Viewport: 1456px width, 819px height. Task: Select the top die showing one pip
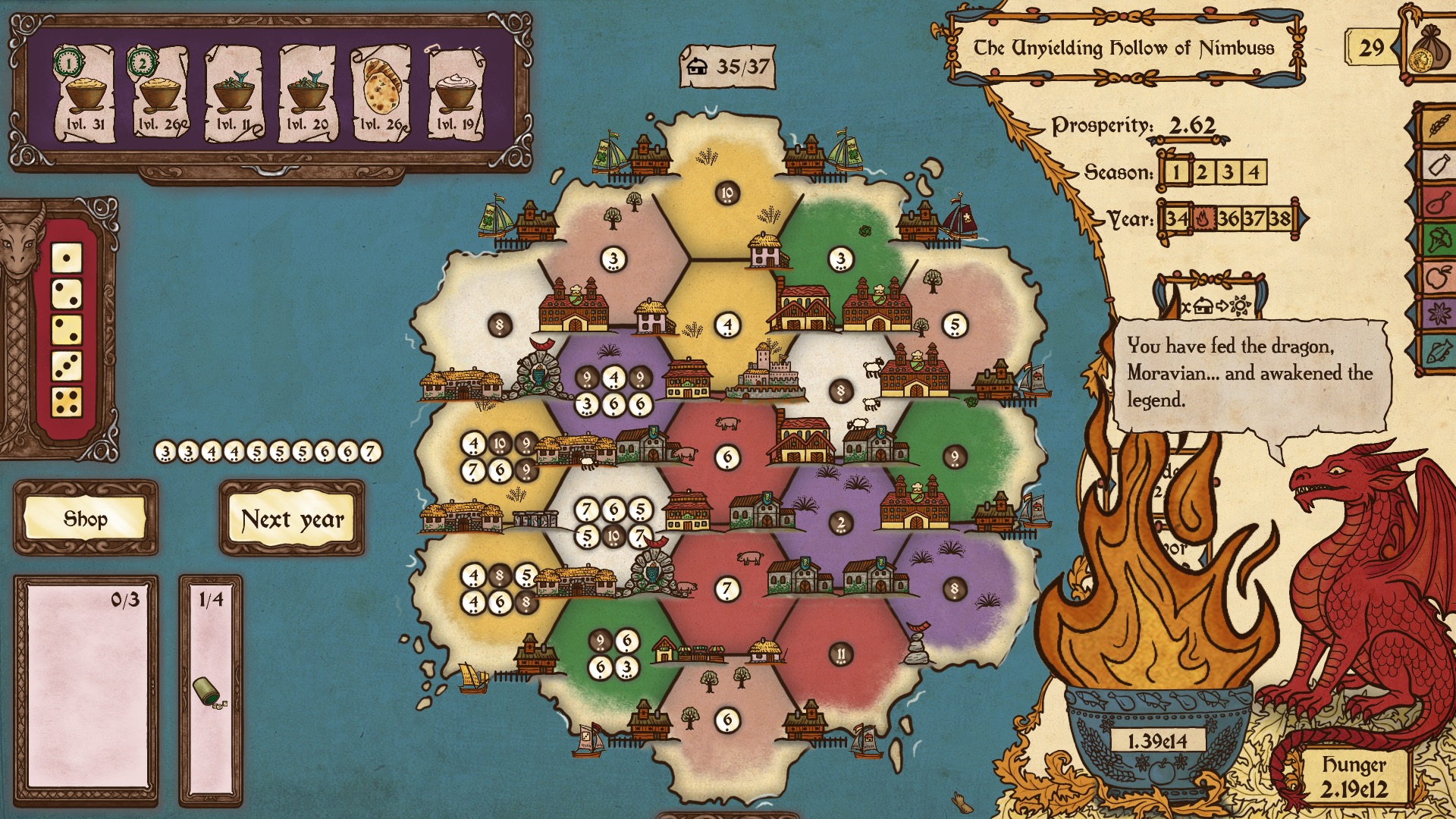67,258
